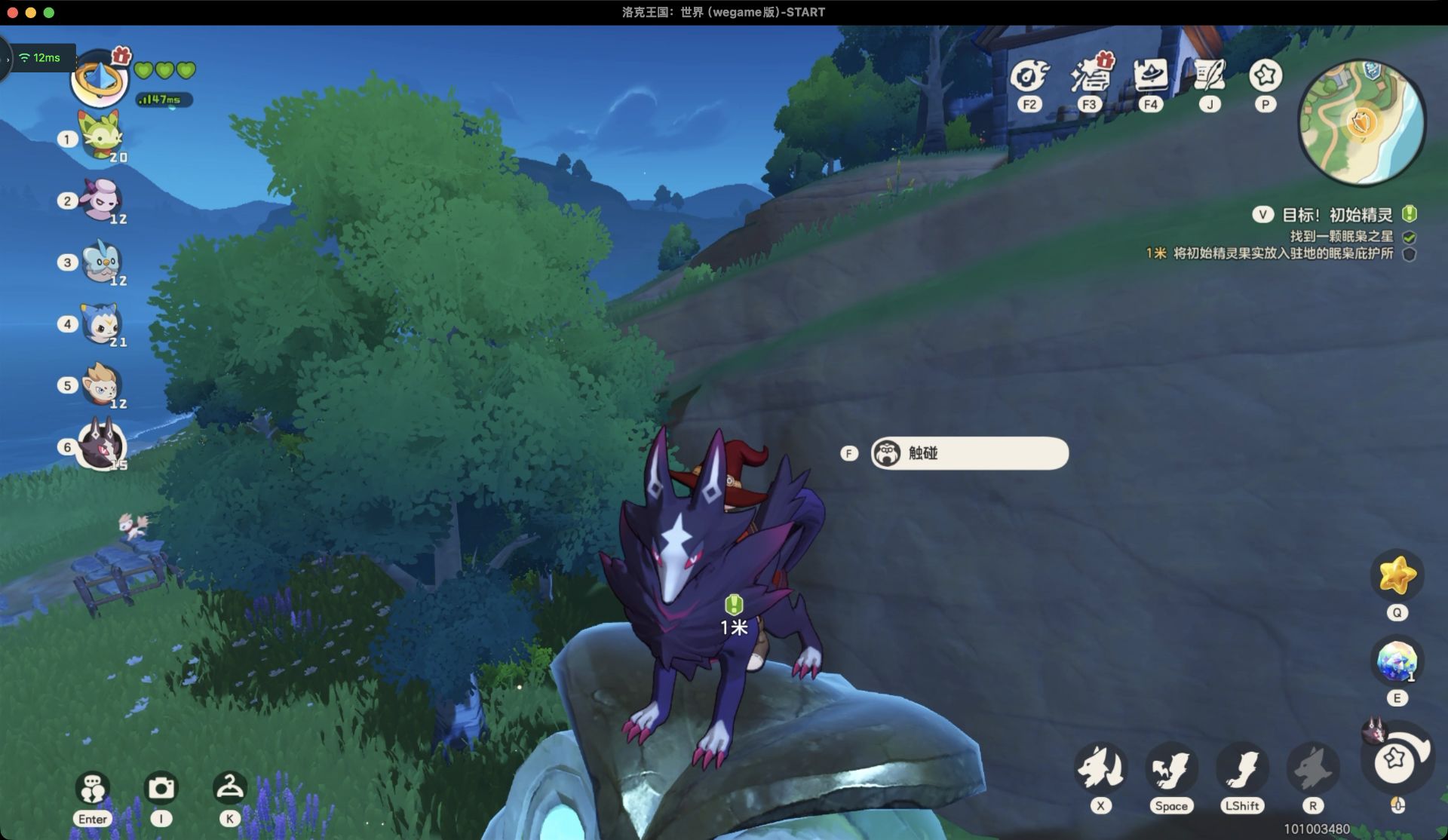Select the blue bird spirit in slot 3
The image size is (1448, 840).
tap(102, 261)
